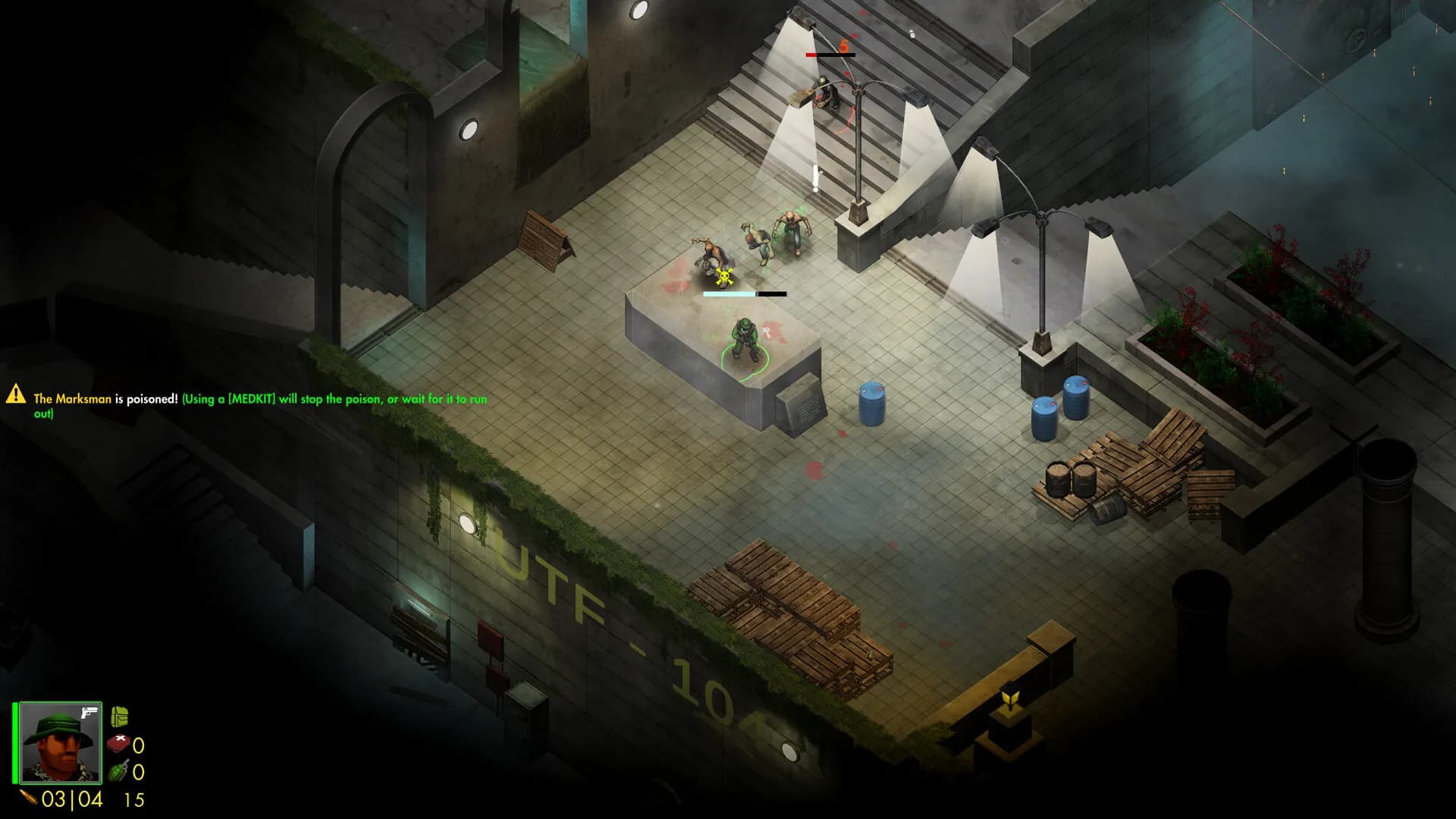The width and height of the screenshot is (1456, 819).
Task: Click the enemy health bar above the zombie
Action: pos(745,293)
